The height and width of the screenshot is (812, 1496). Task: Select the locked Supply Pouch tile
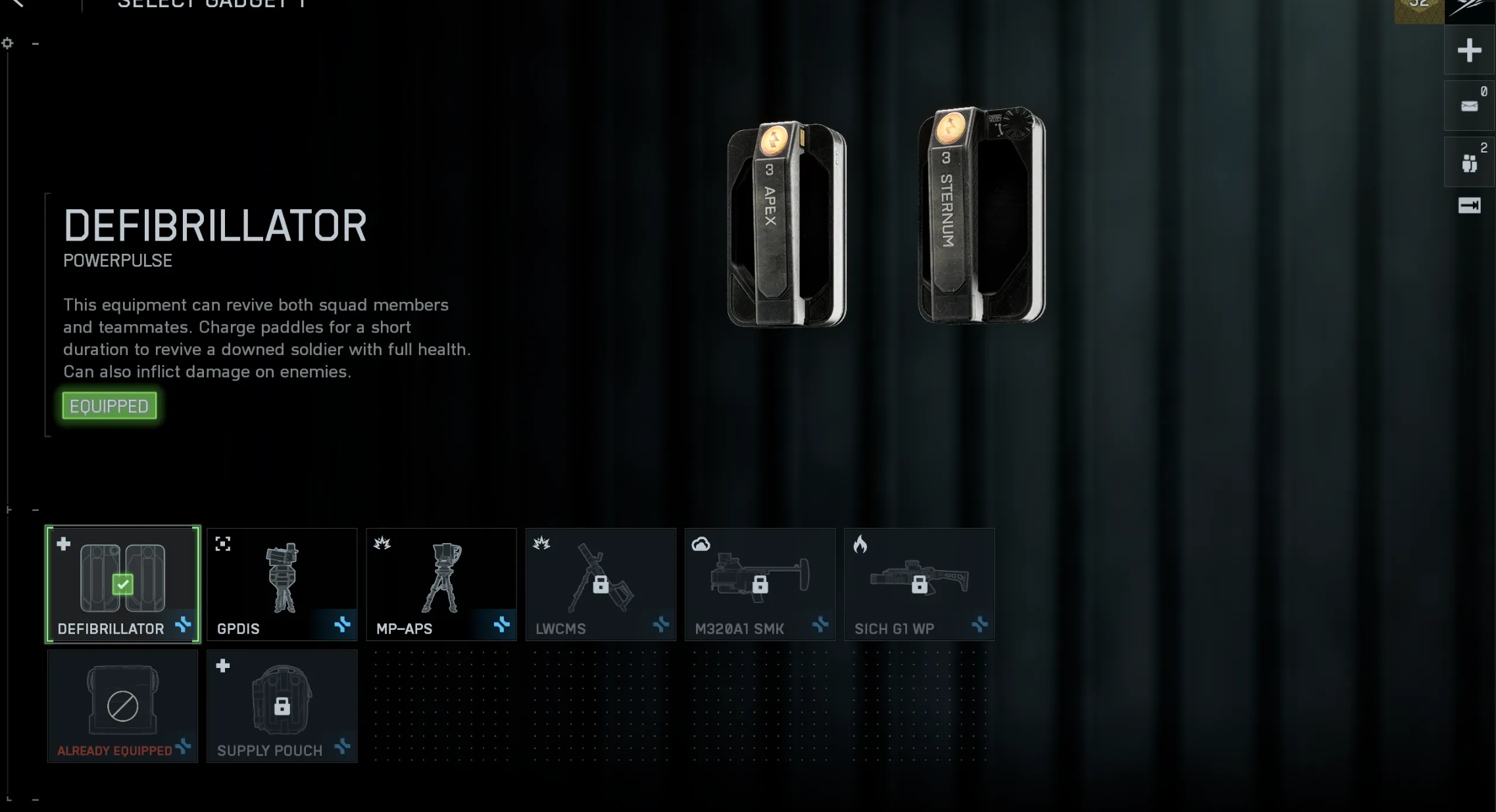pyautogui.click(x=282, y=706)
